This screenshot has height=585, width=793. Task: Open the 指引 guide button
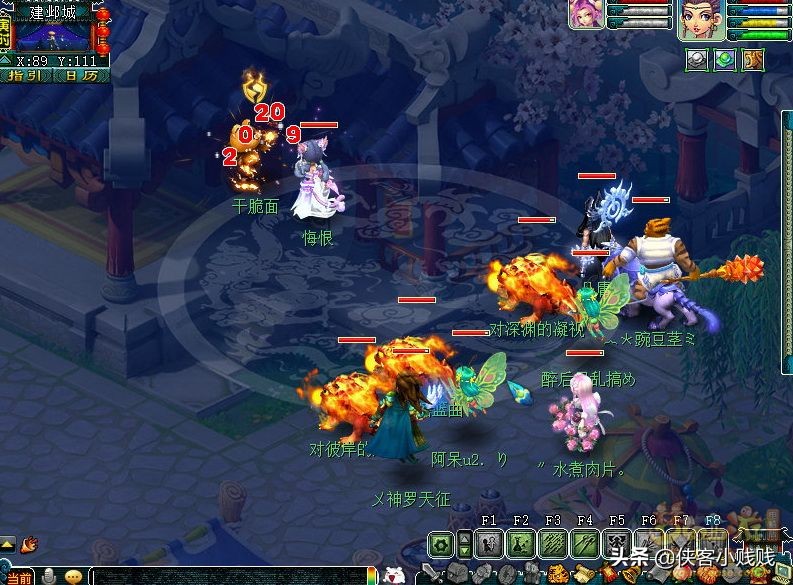coord(24,75)
